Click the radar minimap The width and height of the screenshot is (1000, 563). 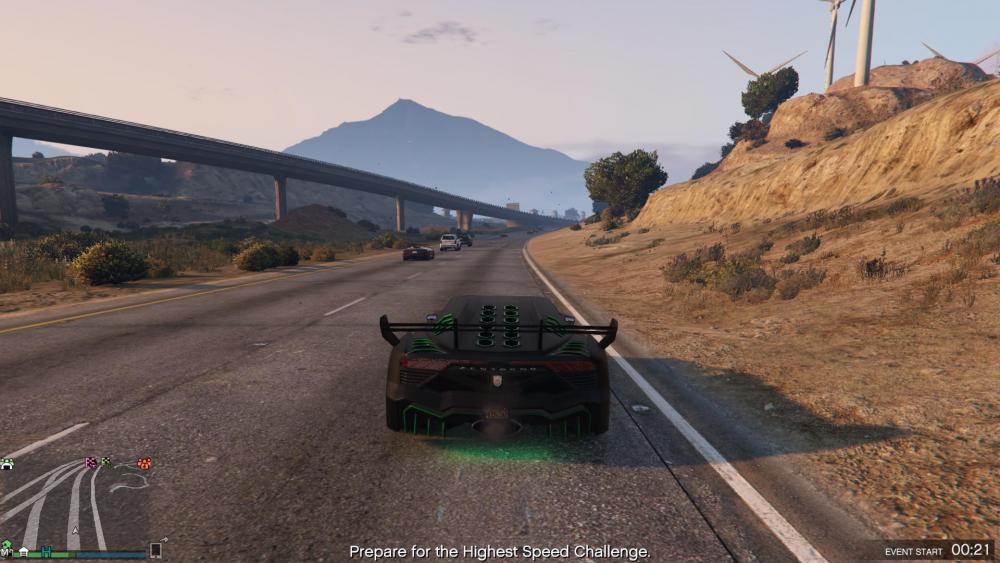coord(74,505)
